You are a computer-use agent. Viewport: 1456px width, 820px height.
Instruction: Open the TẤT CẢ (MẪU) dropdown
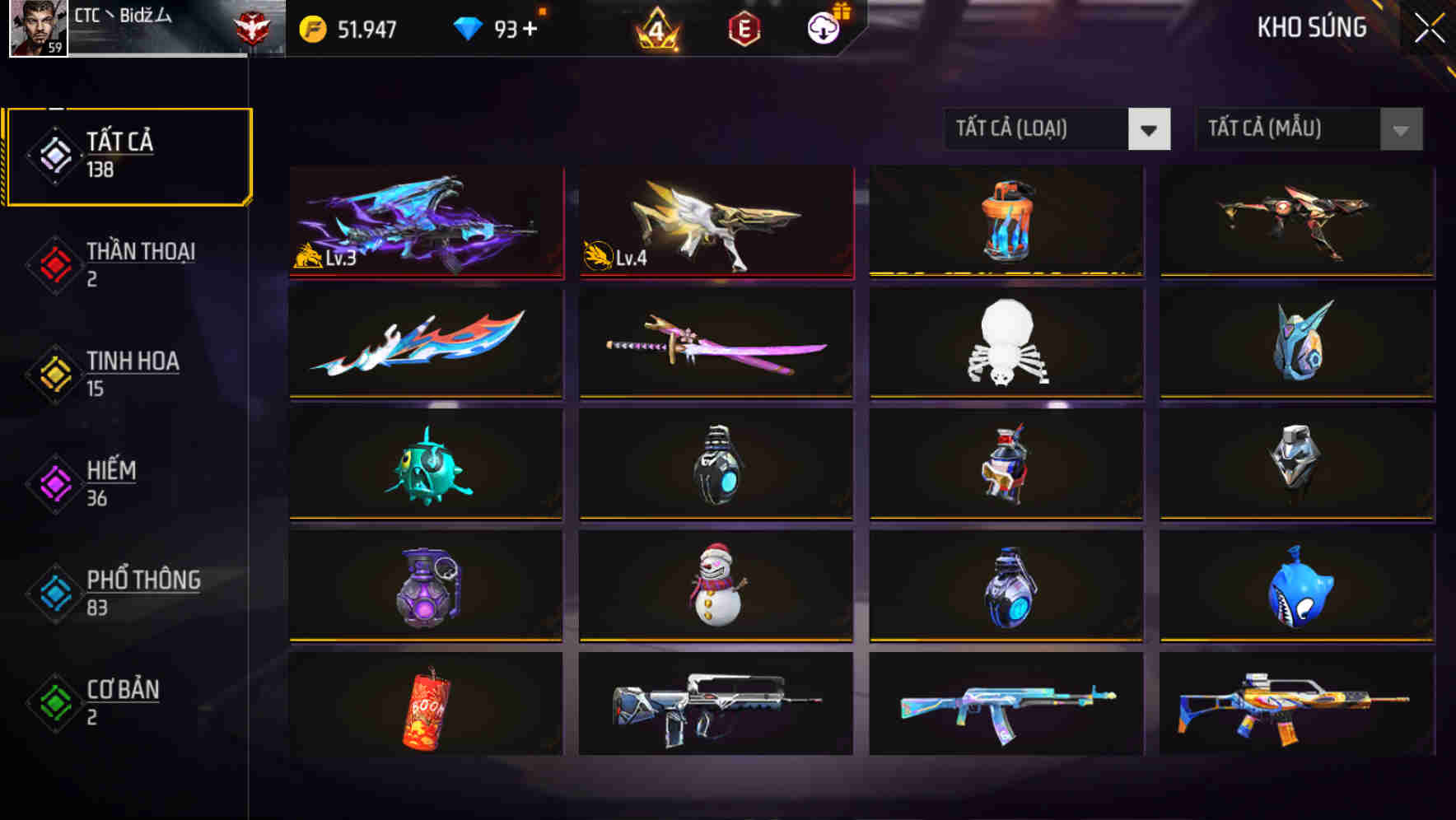click(x=1309, y=130)
